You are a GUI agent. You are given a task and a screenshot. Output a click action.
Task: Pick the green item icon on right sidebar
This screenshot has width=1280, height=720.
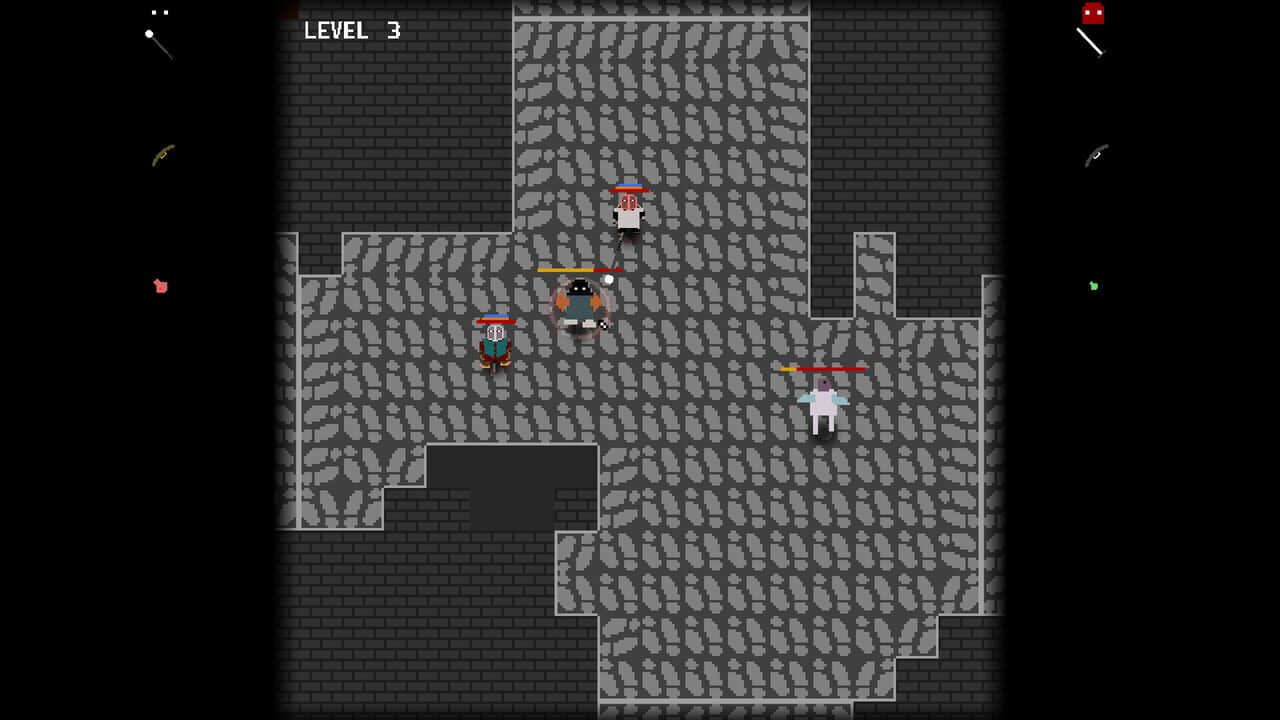pyautogui.click(x=1093, y=287)
